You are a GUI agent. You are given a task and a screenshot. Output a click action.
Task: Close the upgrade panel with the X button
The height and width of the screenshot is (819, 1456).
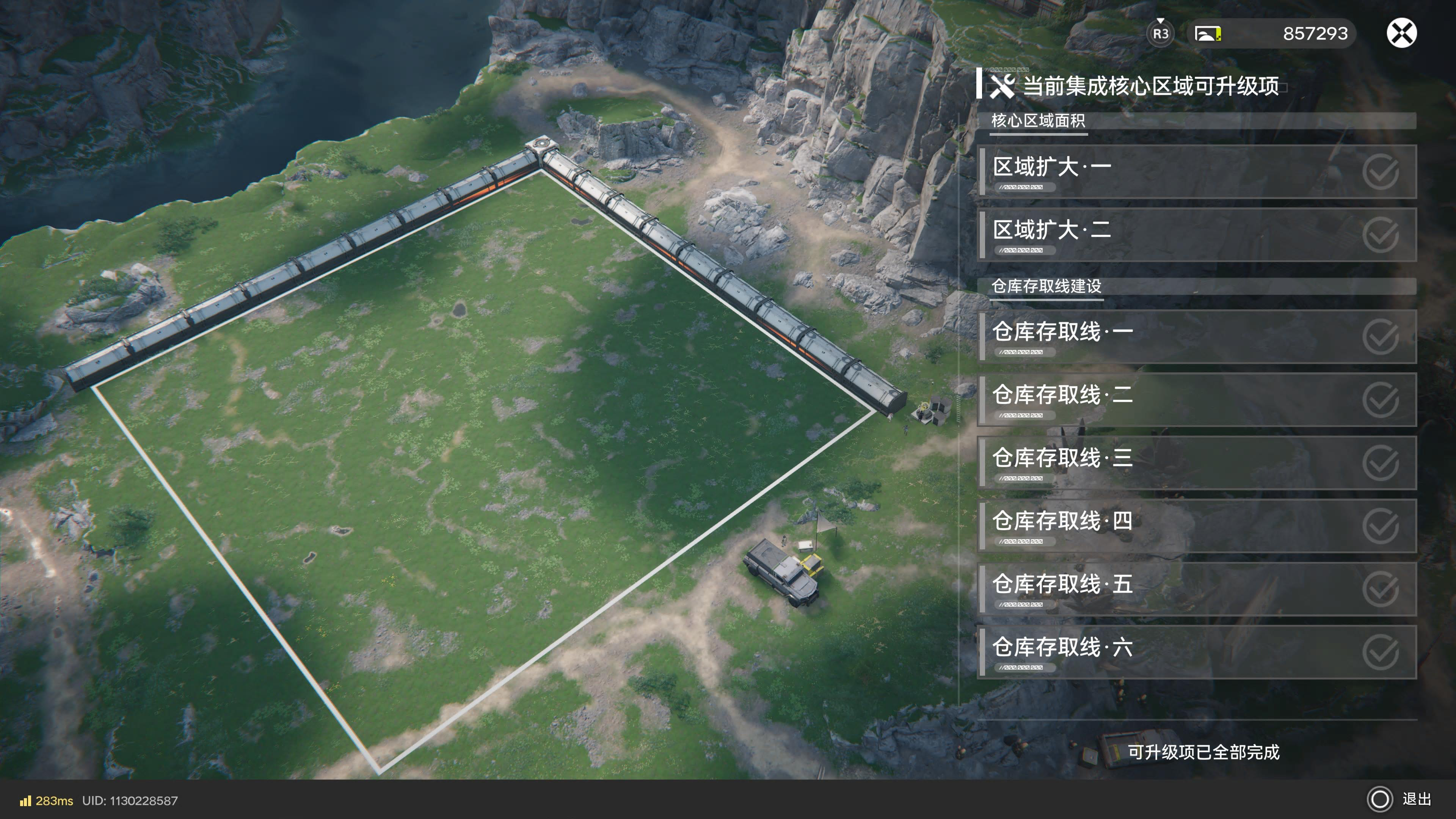(x=1401, y=33)
